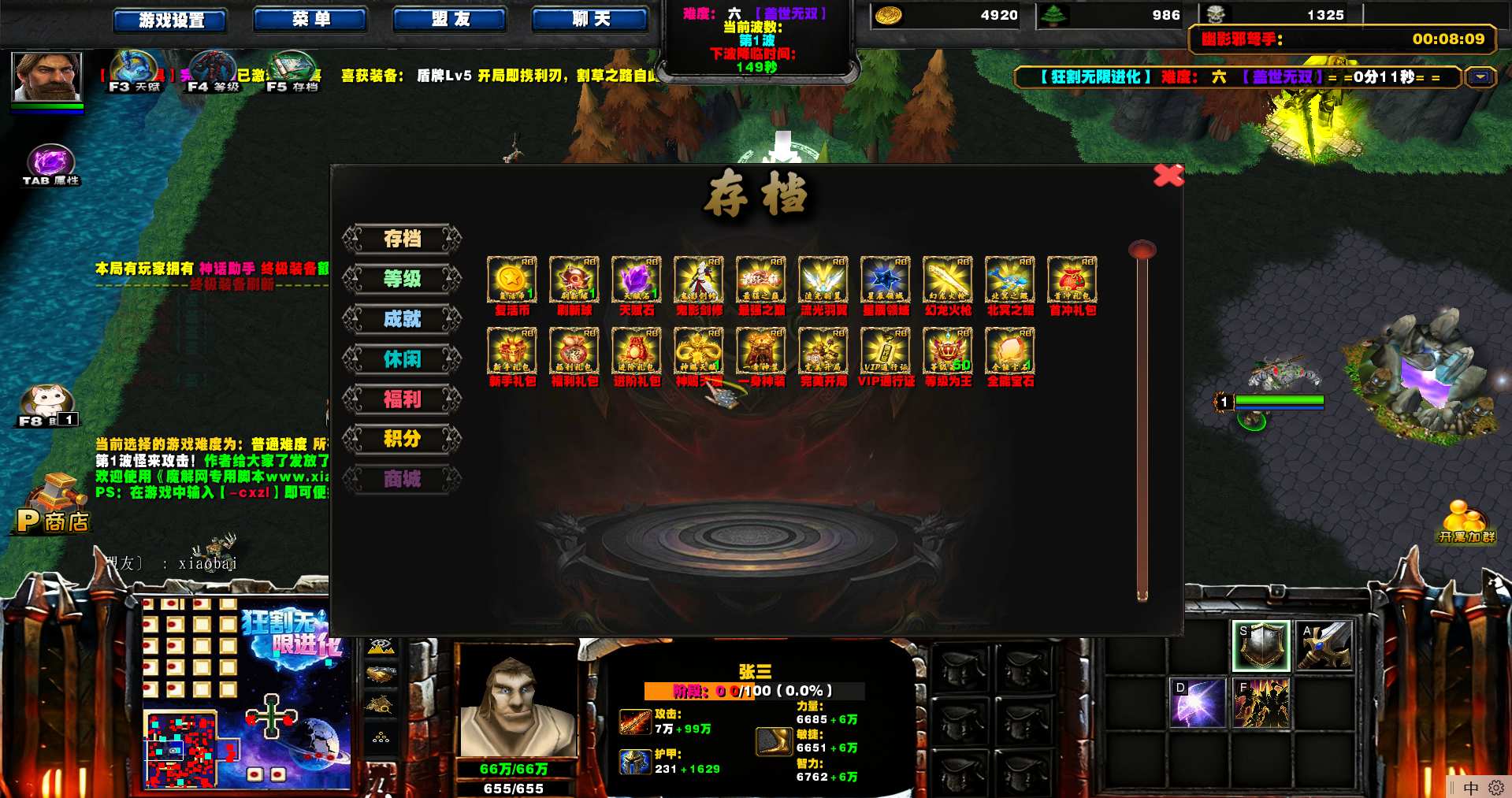Pick the VIP通行证 pass item

pos(886,351)
